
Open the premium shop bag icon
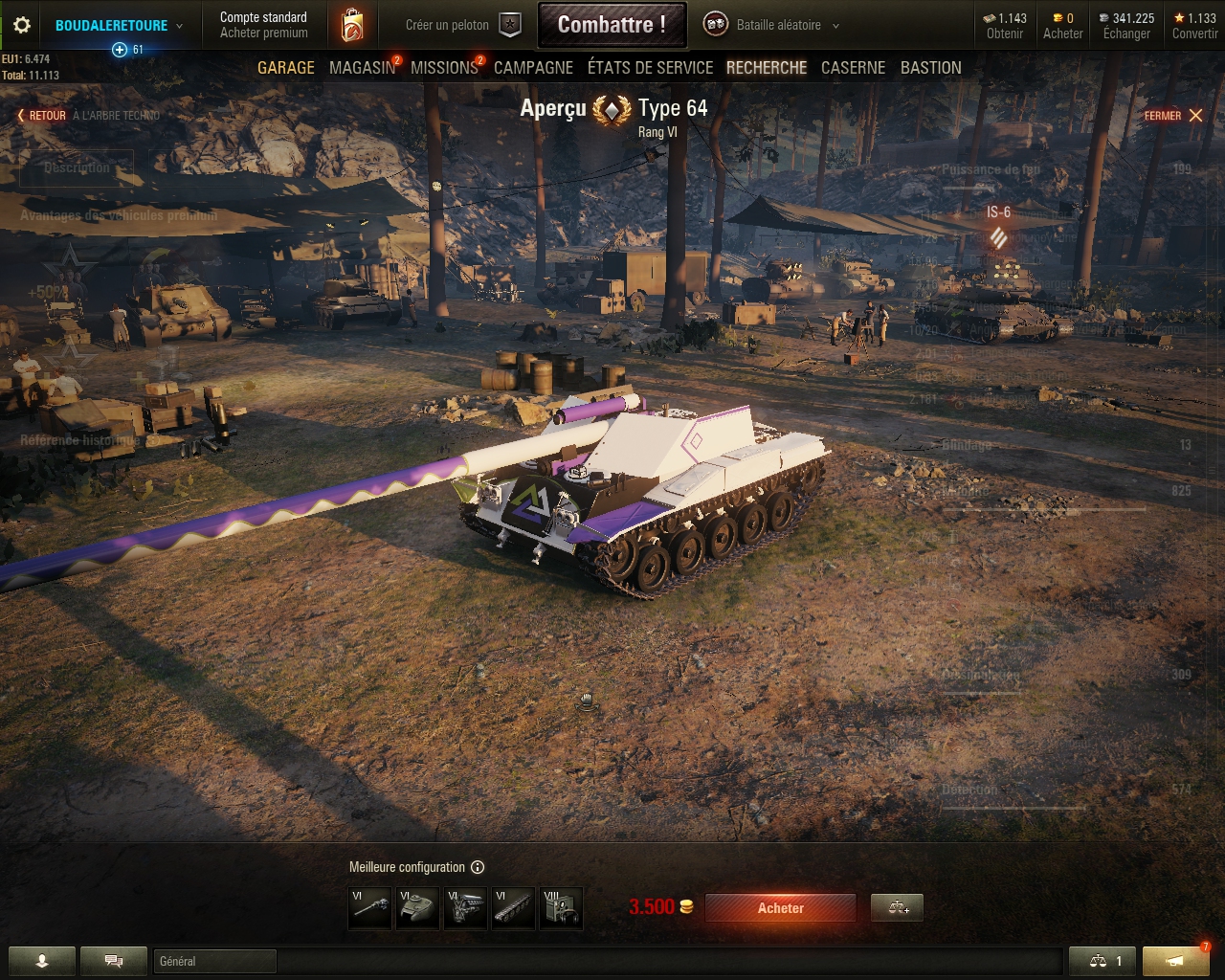coord(351,25)
